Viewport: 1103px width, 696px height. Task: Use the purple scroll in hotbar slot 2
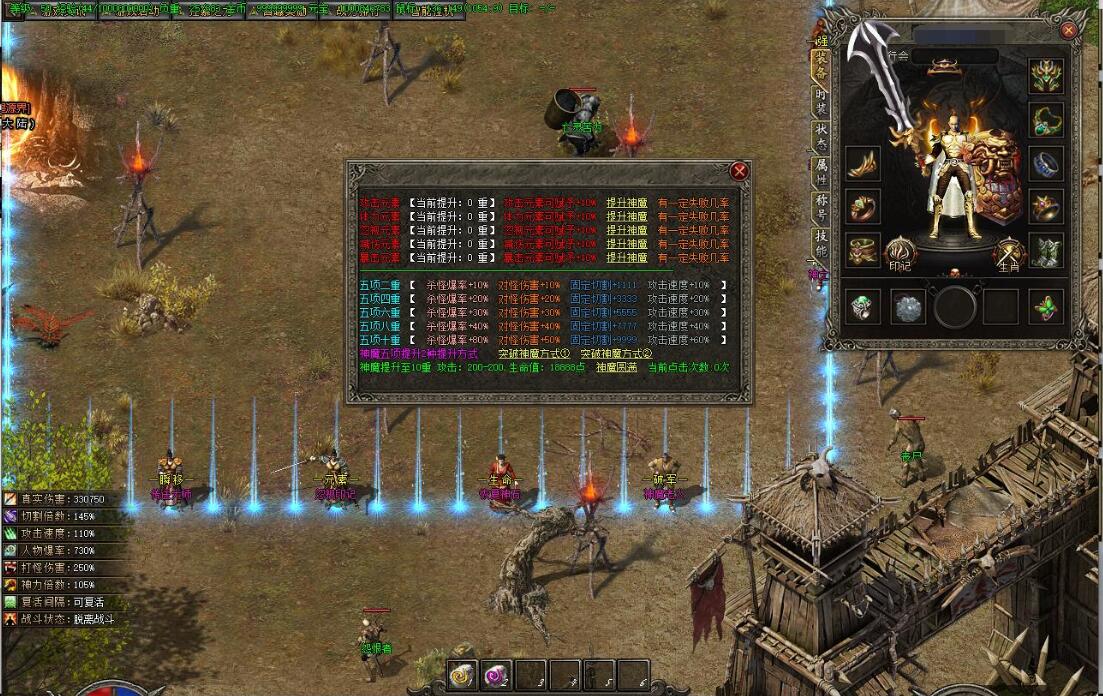pyautogui.click(x=496, y=675)
